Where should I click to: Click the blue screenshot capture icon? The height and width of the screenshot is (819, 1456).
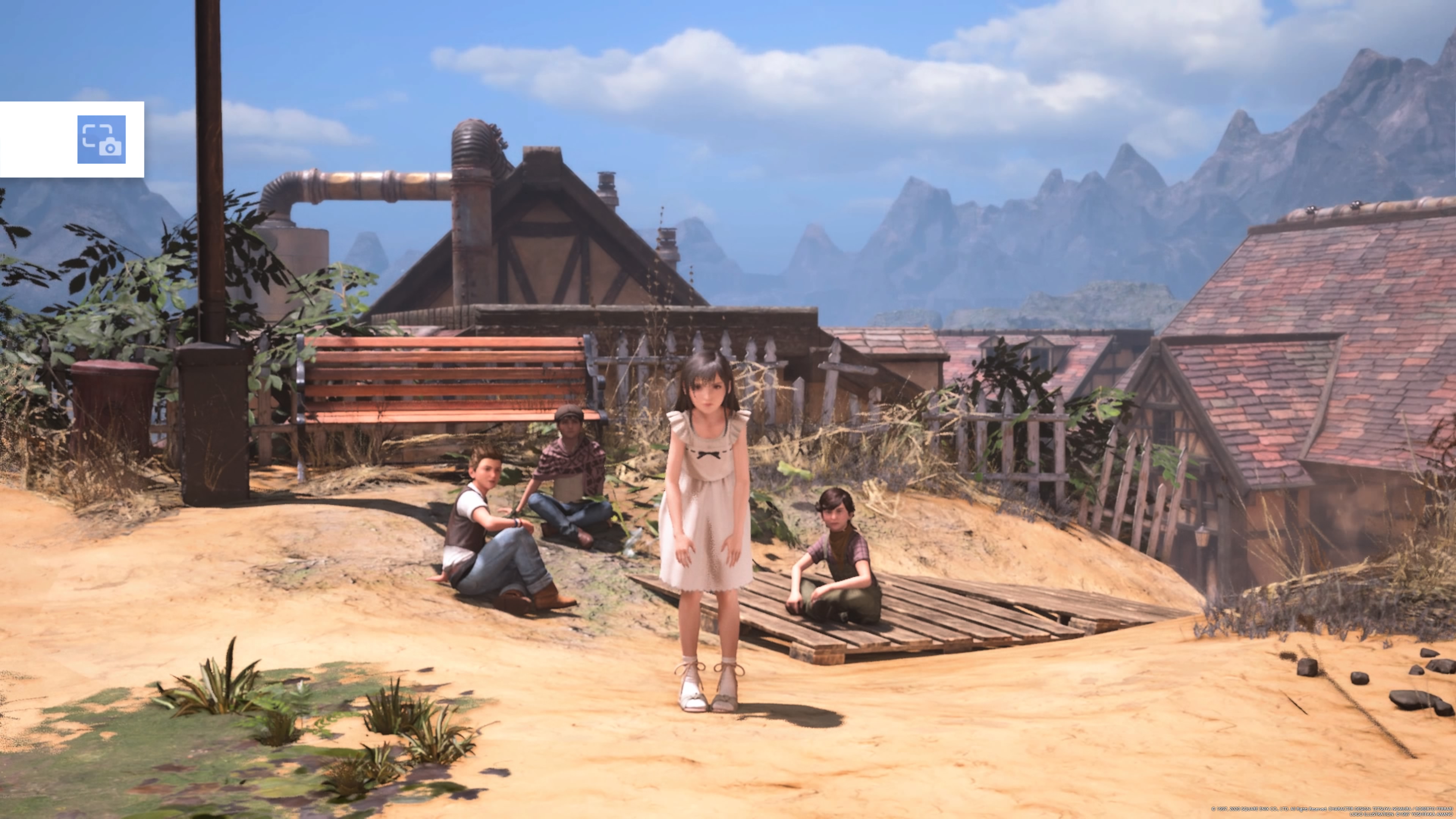coord(102,140)
